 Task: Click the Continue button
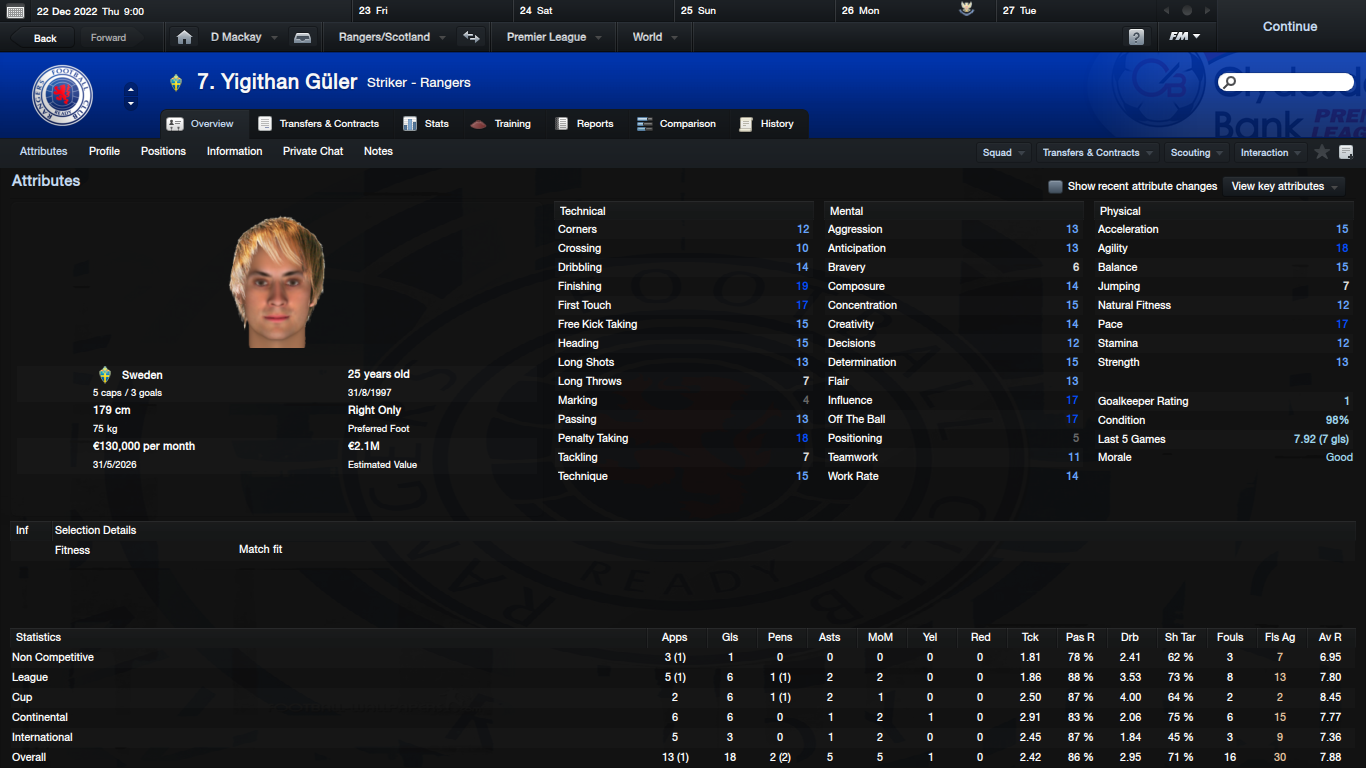tap(1289, 27)
